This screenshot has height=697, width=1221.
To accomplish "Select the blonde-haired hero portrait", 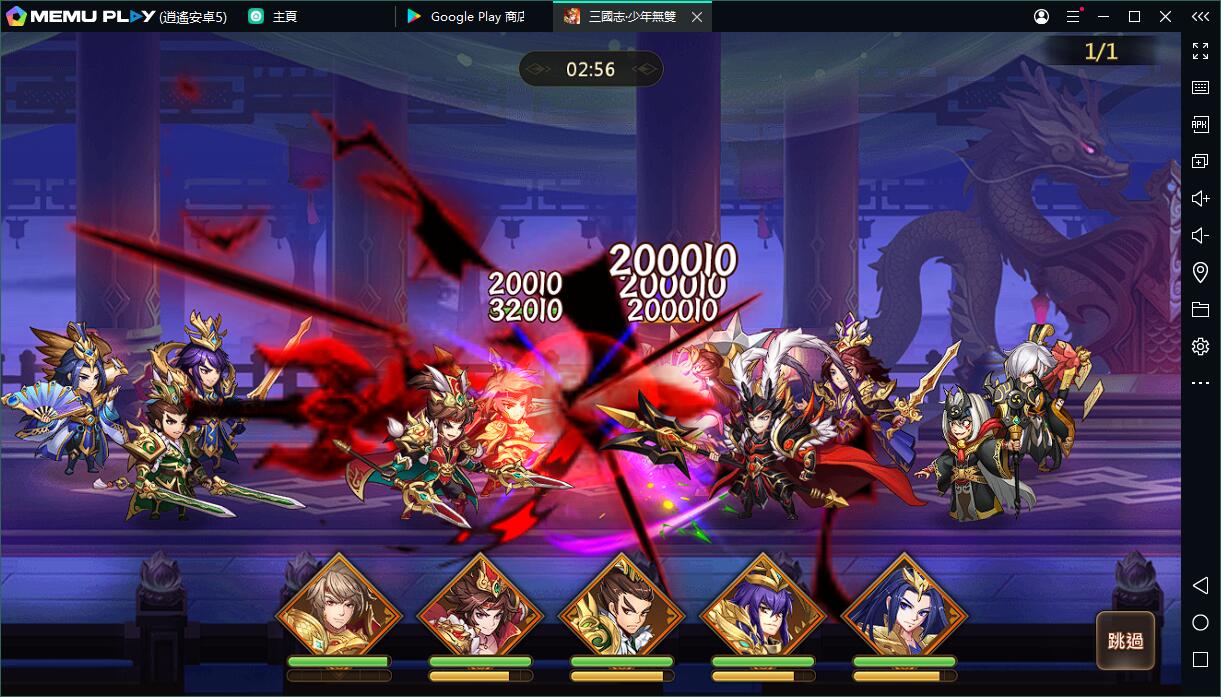I will point(338,612).
